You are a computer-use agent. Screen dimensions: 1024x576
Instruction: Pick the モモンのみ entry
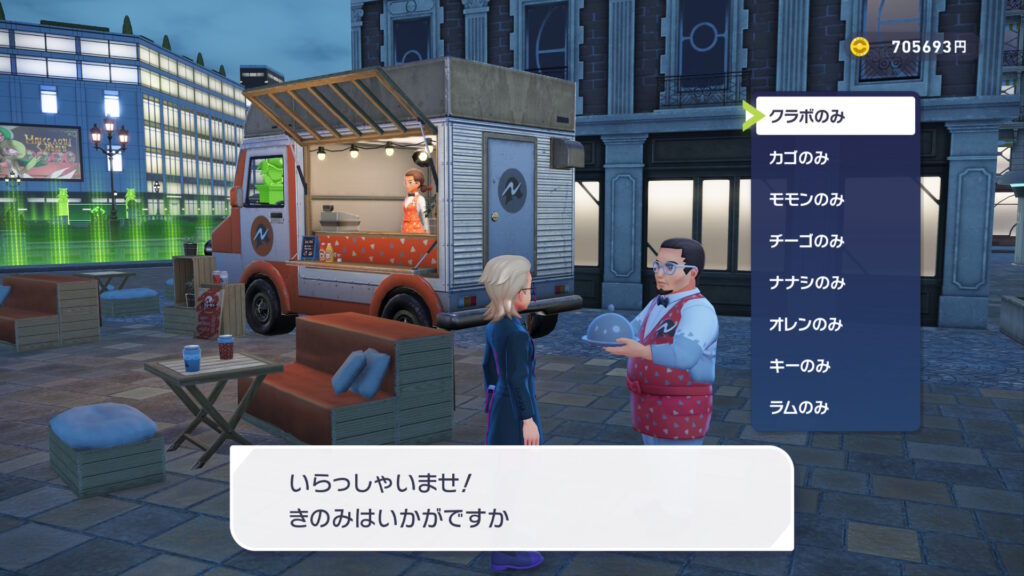point(835,199)
